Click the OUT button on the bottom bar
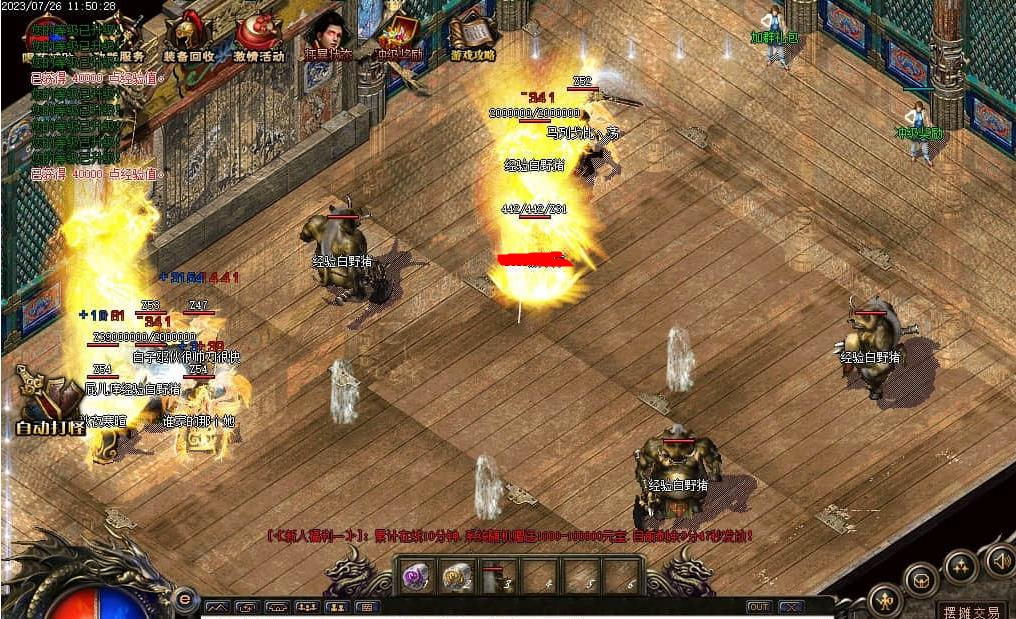1016x619 pixels. (759, 607)
